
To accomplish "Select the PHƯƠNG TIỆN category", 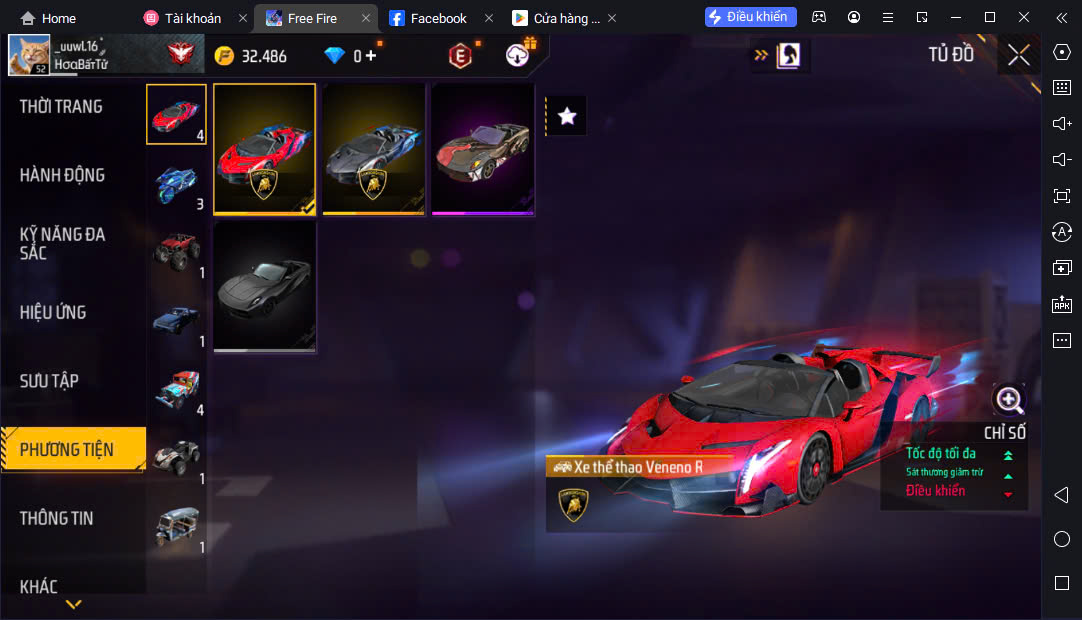I will point(67,449).
